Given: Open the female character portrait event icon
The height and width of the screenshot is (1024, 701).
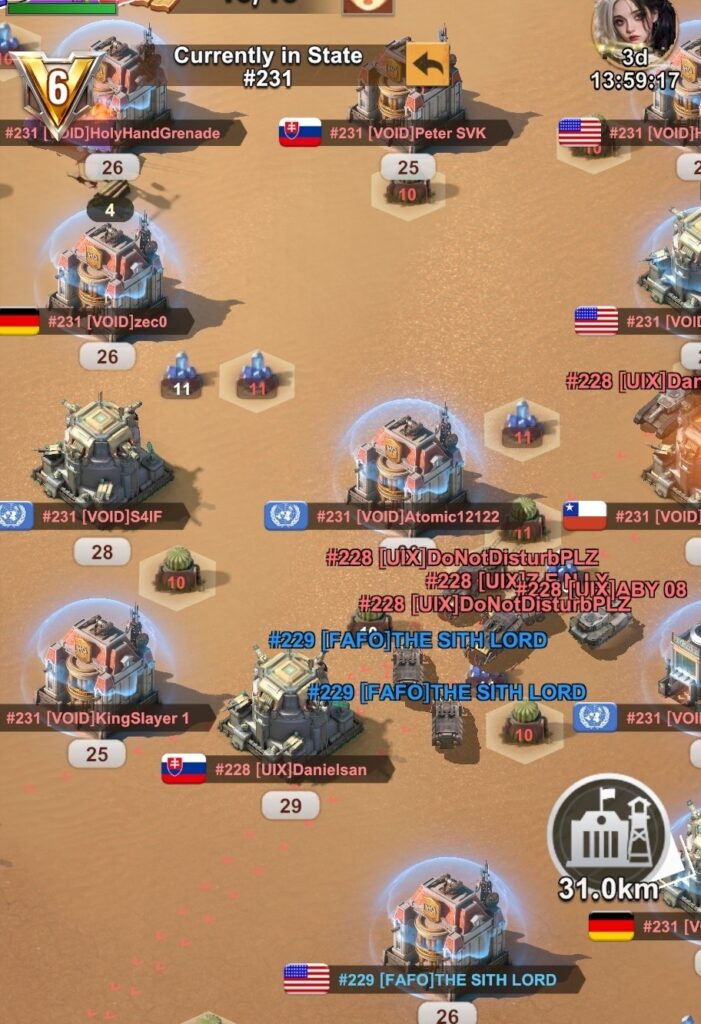Looking at the screenshot, I should (x=634, y=30).
